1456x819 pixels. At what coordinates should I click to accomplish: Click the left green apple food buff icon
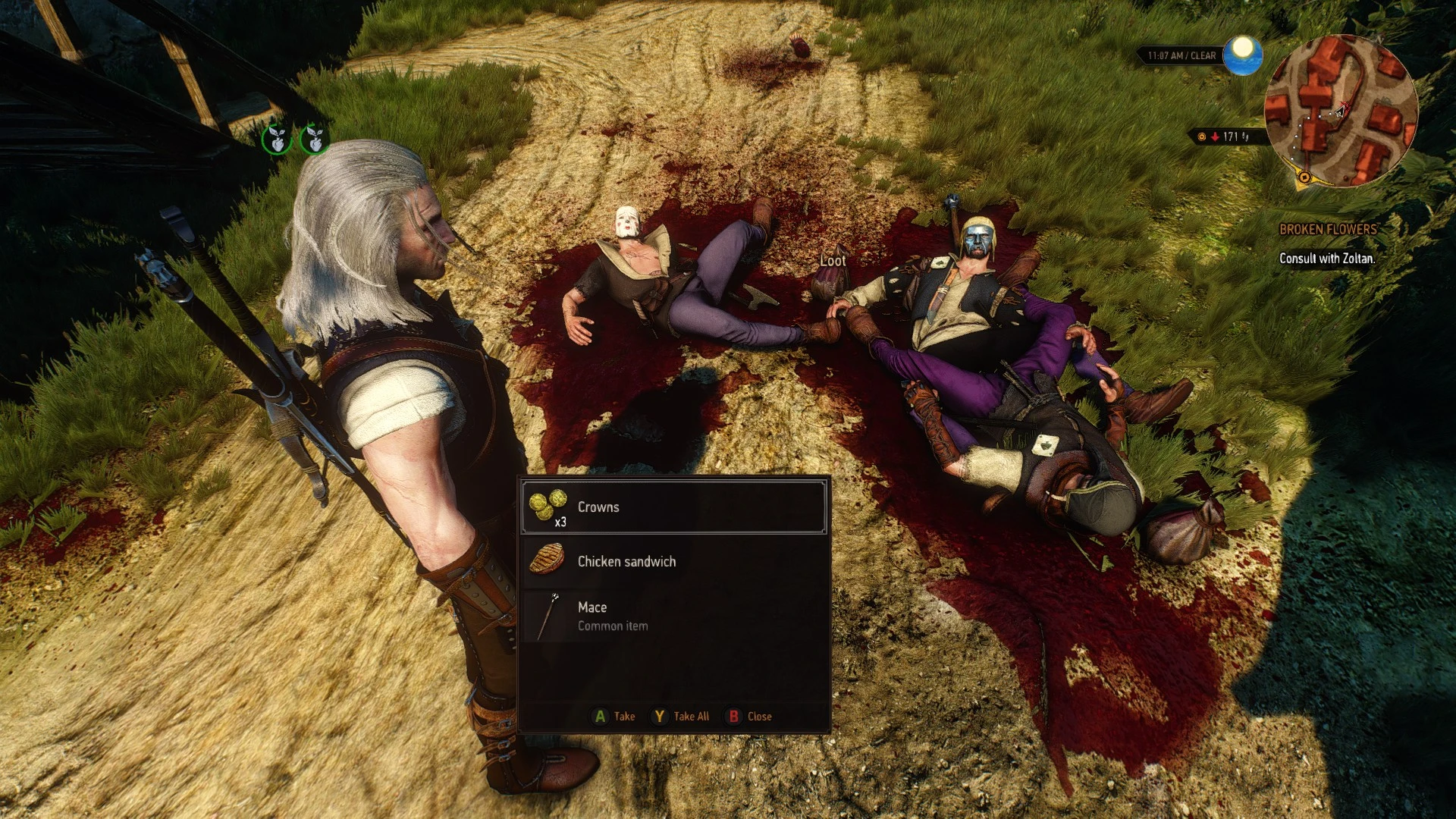pos(276,140)
